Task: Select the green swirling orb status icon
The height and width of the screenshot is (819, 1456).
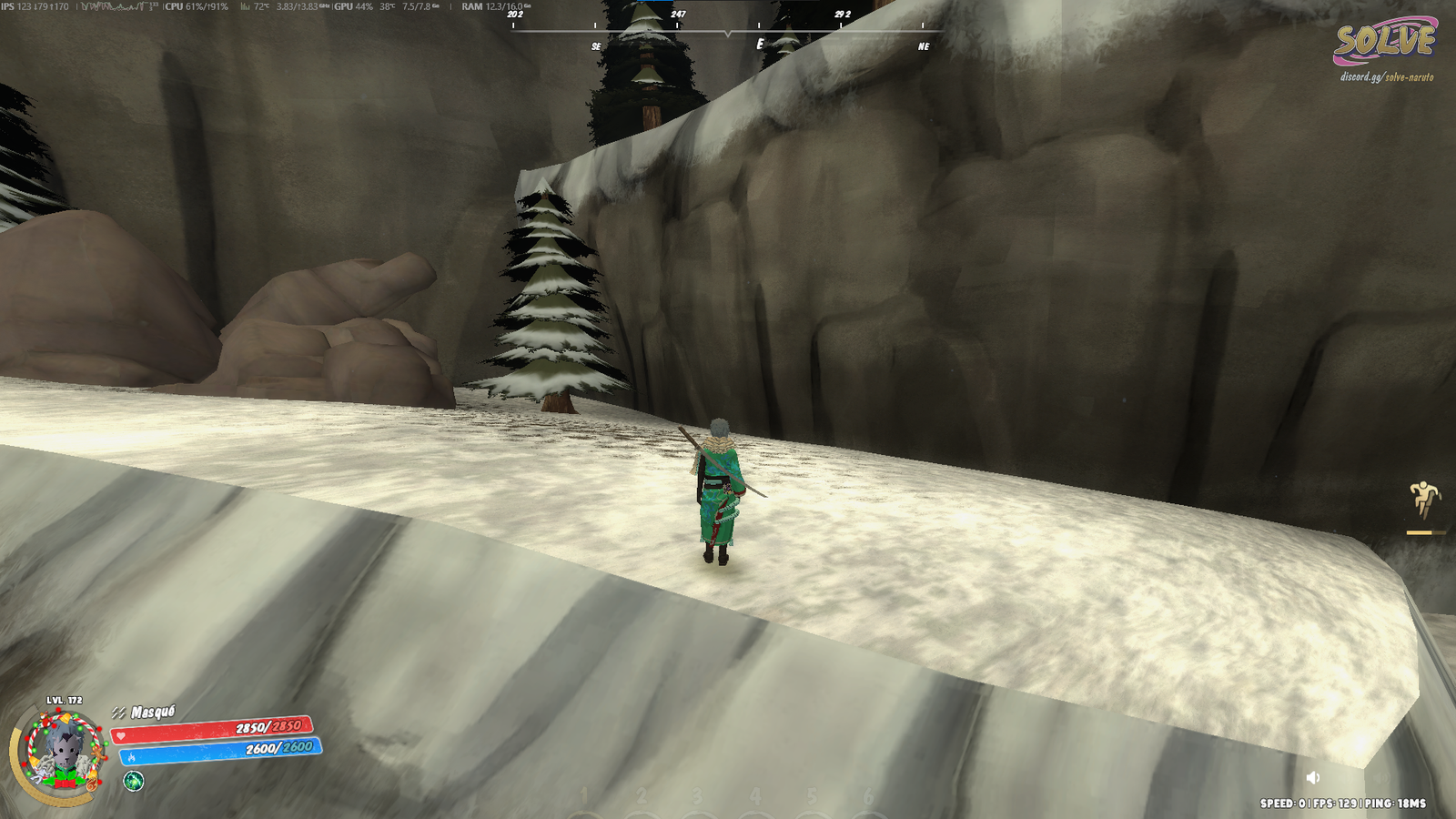Action: (x=134, y=781)
